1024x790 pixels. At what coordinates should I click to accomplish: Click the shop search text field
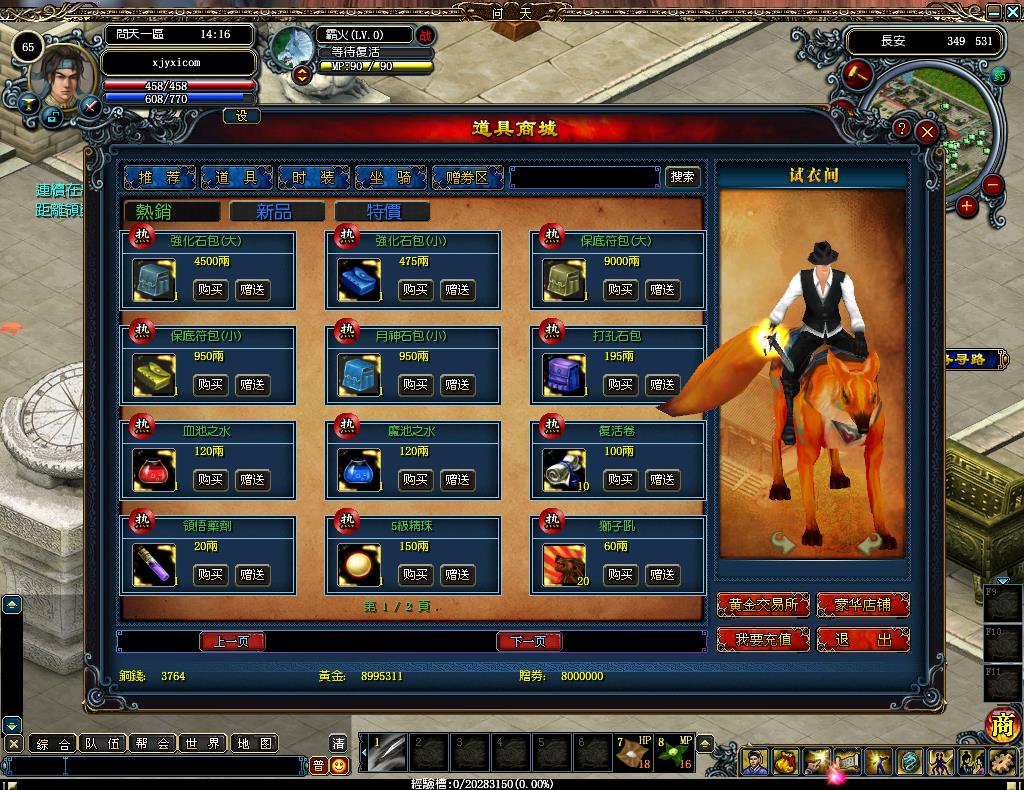pyautogui.click(x=584, y=177)
